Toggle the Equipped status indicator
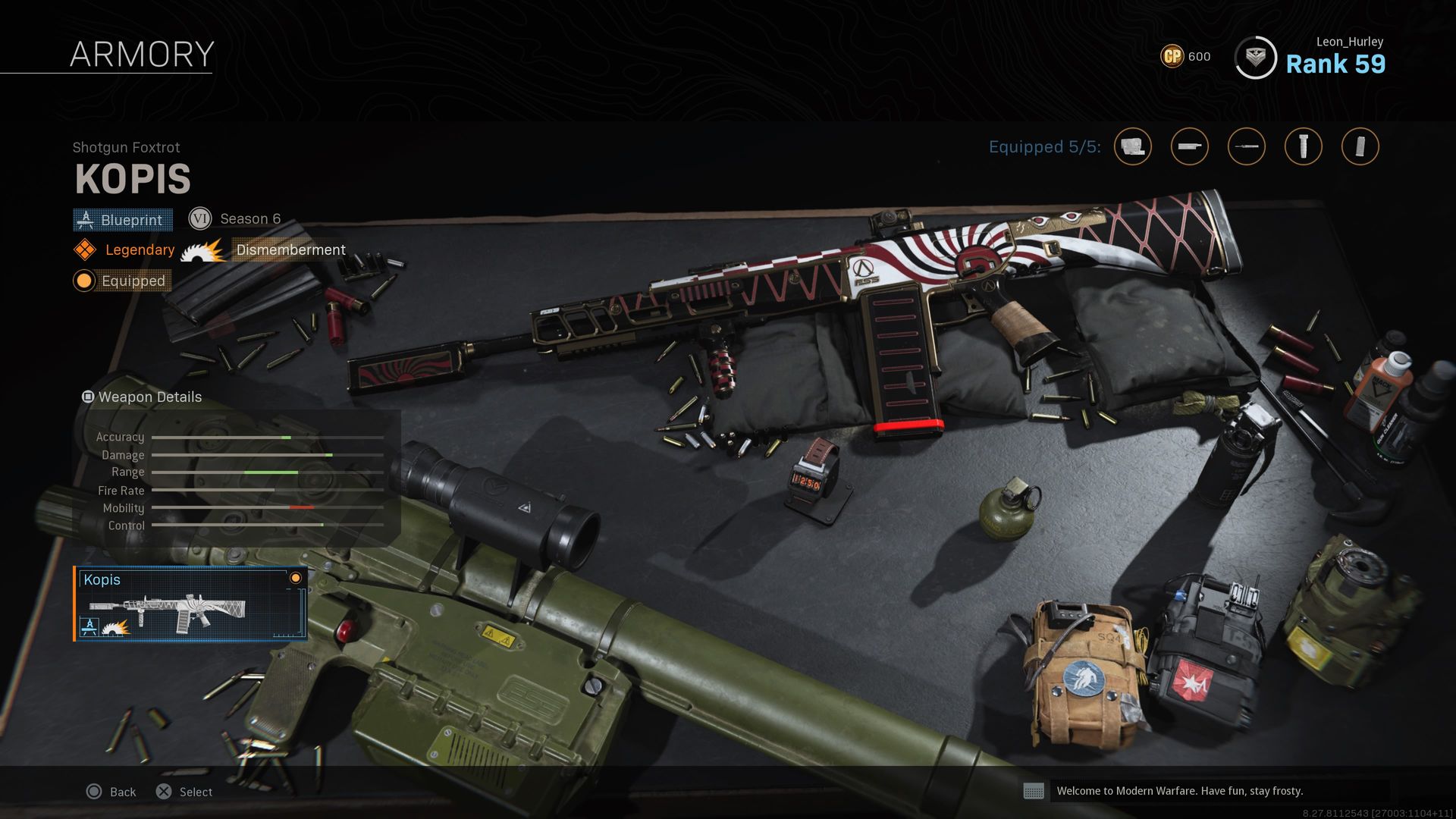The image size is (1456, 819). point(83,281)
